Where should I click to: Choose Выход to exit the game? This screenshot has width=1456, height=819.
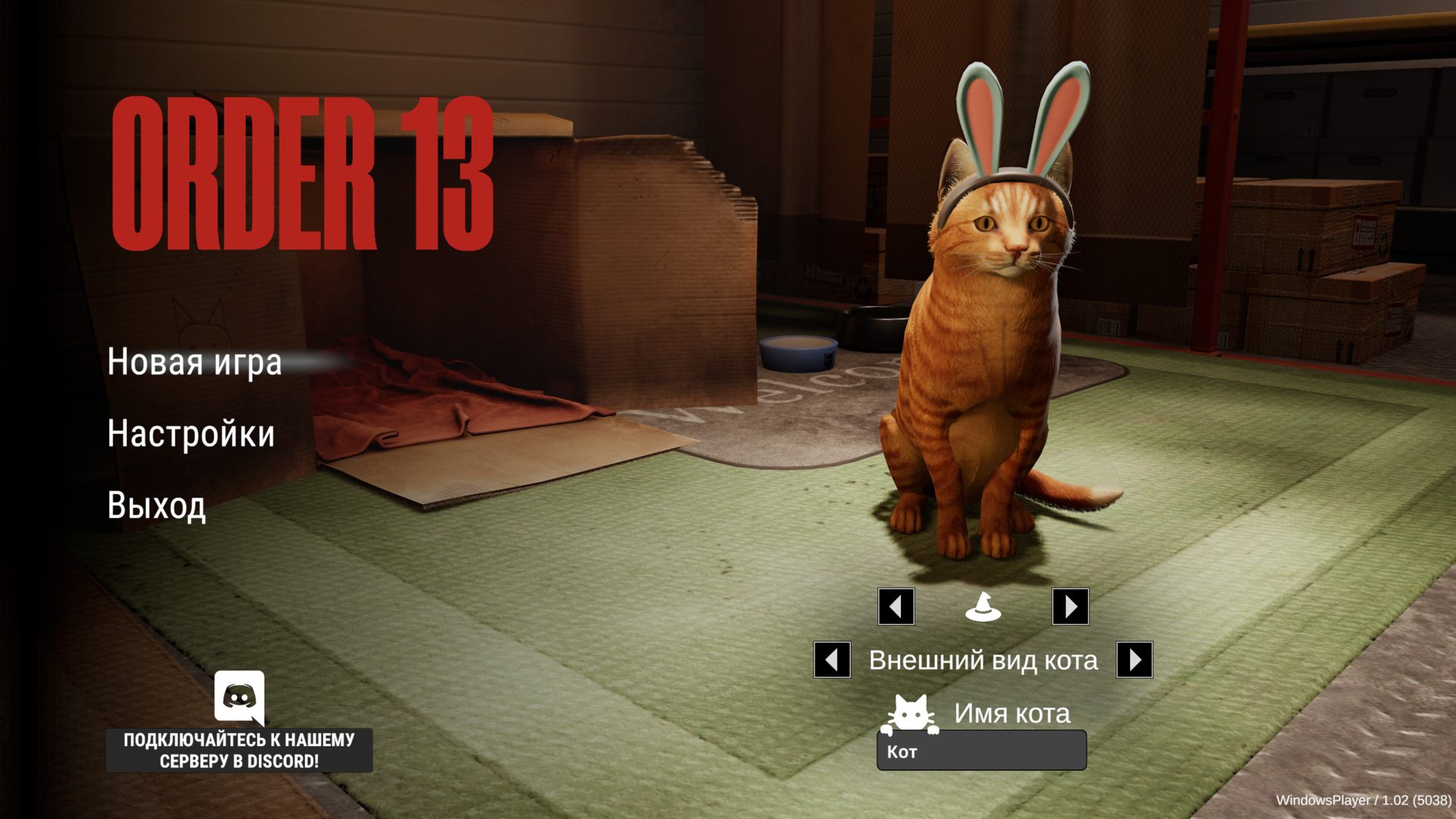pos(156,505)
